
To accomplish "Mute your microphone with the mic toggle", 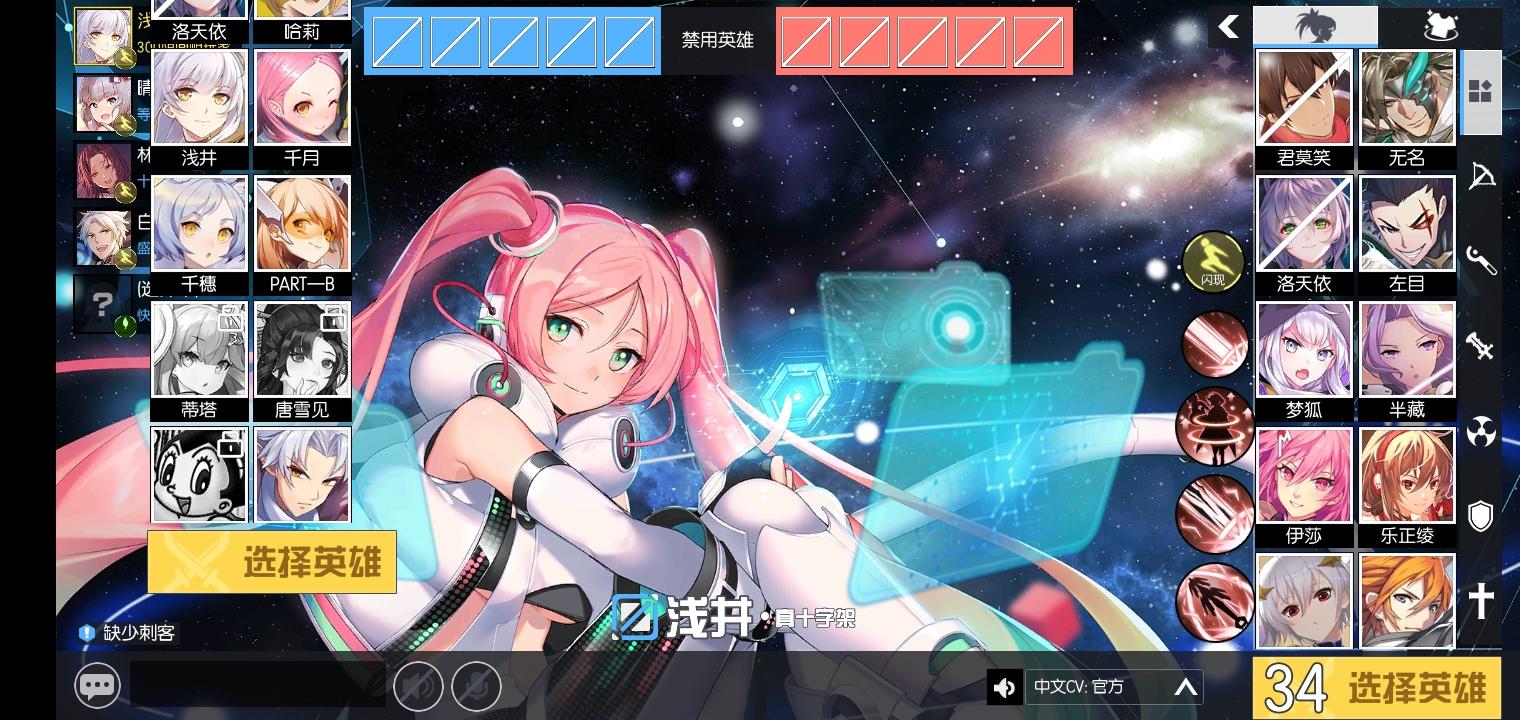I will tap(478, 686).
